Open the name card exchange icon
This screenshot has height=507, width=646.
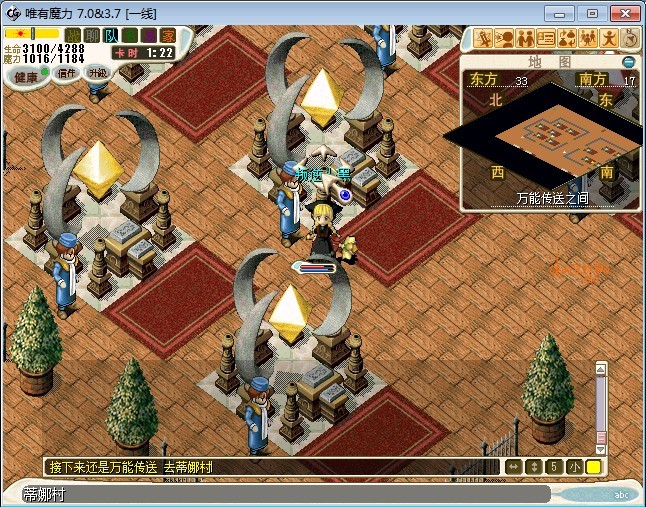547,38
